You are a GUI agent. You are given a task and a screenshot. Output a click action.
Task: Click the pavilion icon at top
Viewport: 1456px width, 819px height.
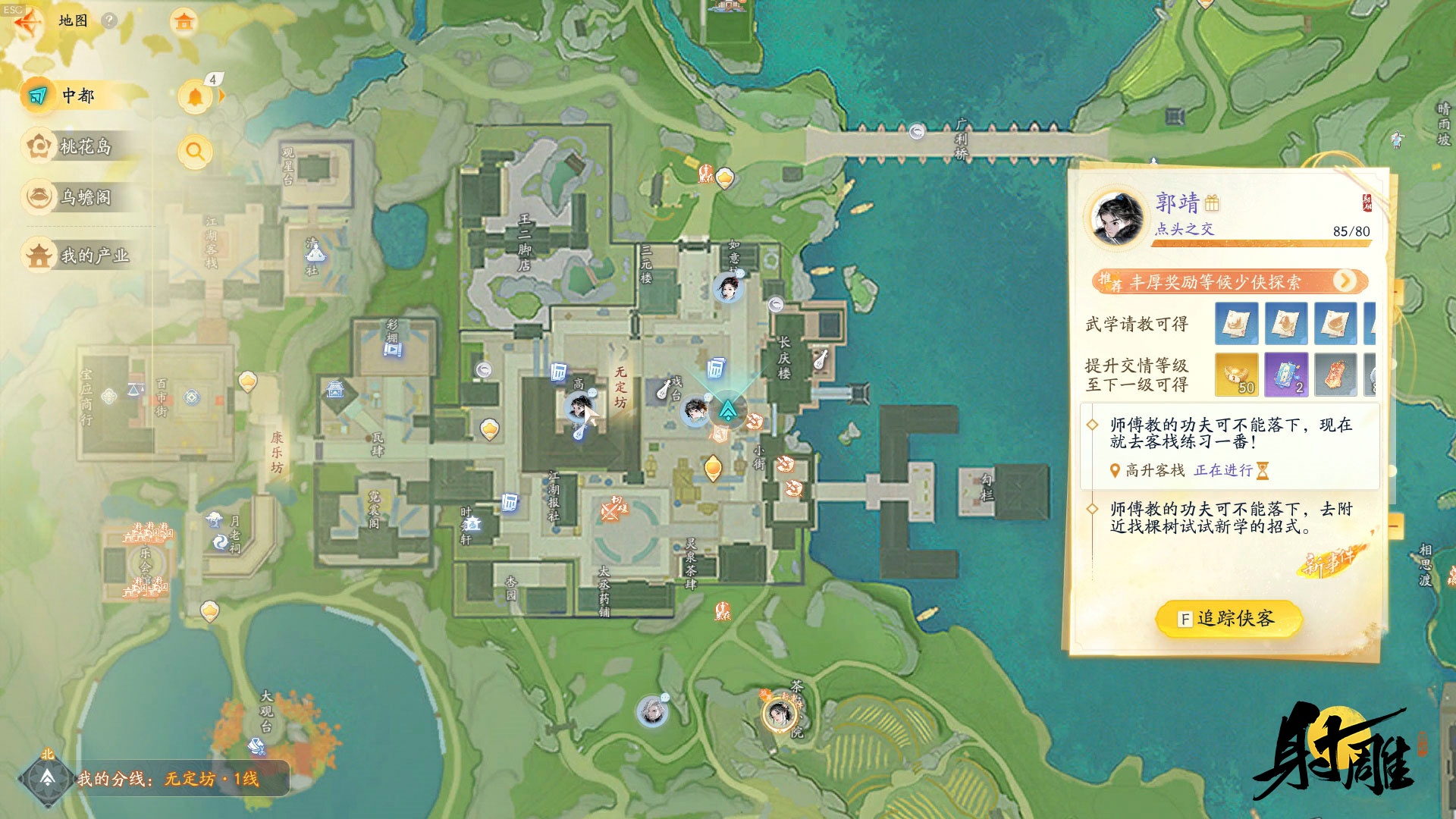tap(184, 21)
